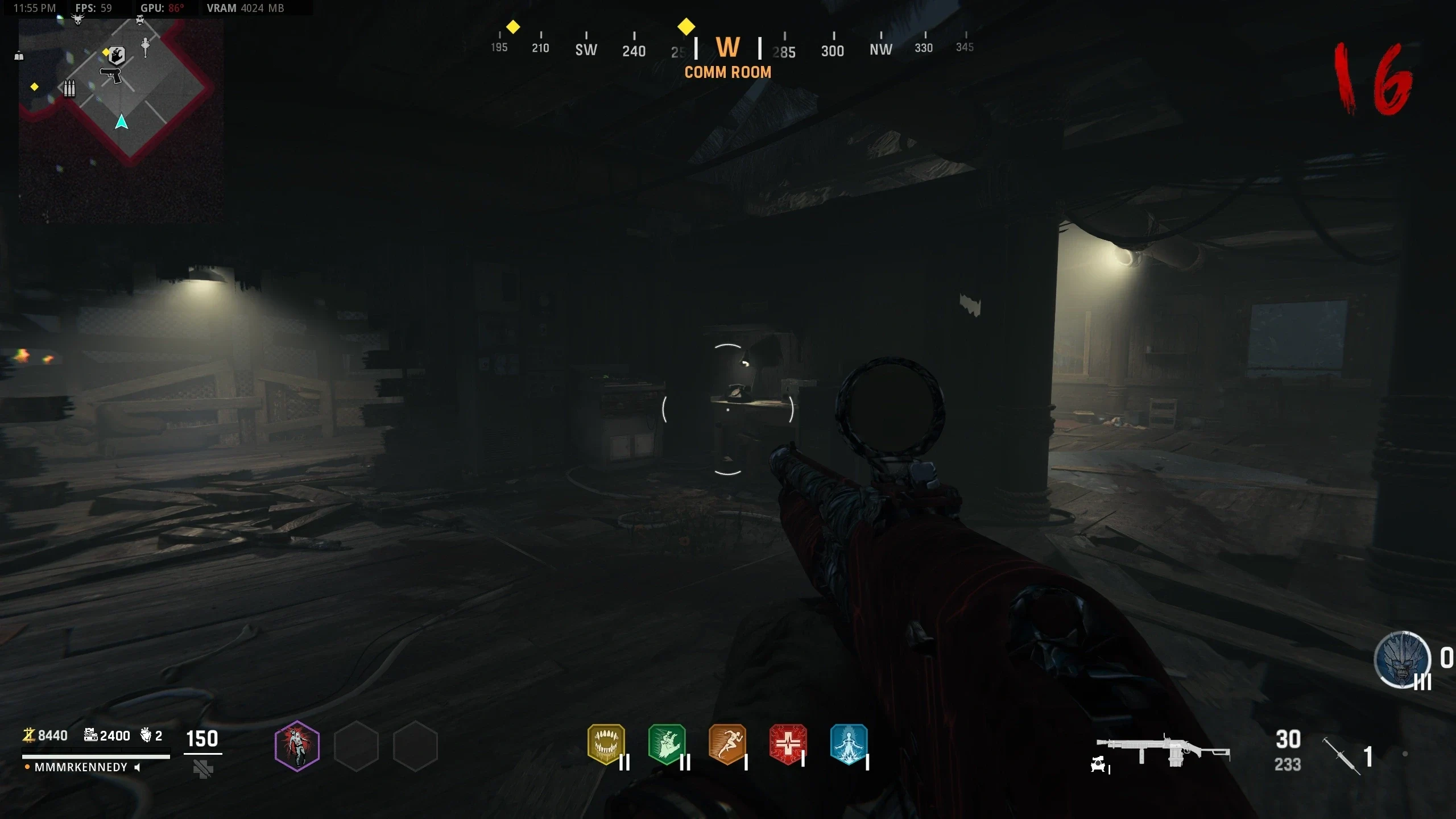This screenshot has width=1456, height=819.
Task: Click the horned skull icon above the minimap
Action: (x=78, y=19)
